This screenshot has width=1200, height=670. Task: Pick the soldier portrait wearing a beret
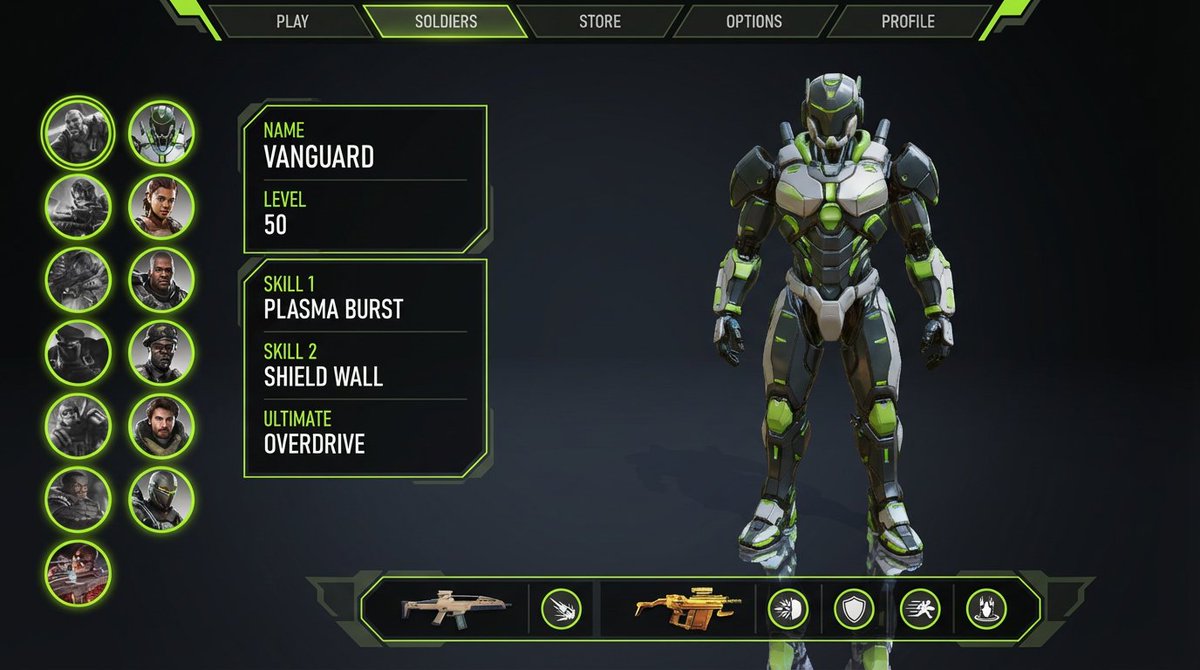(161, 352)
